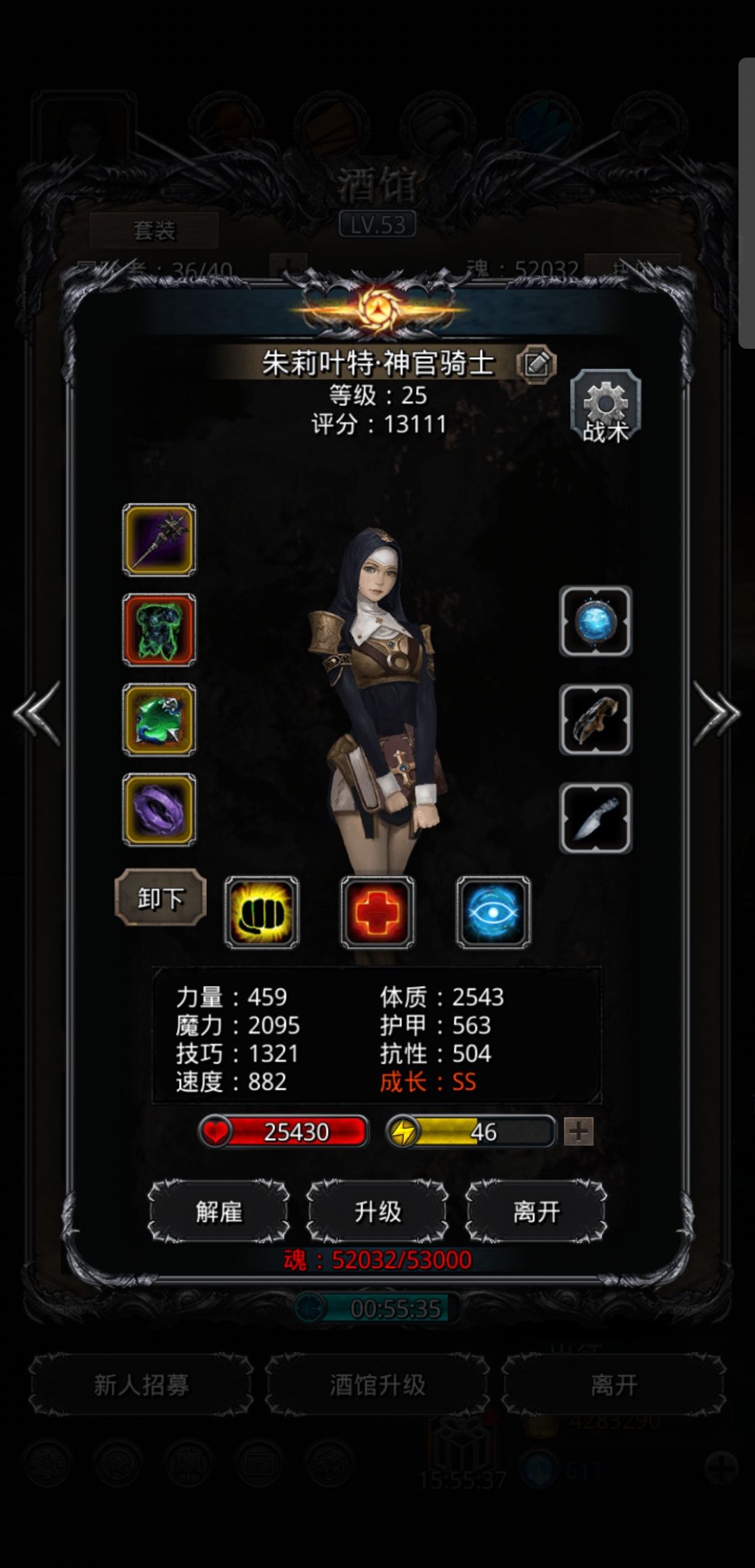Select the bracer equipment slot

596,720
